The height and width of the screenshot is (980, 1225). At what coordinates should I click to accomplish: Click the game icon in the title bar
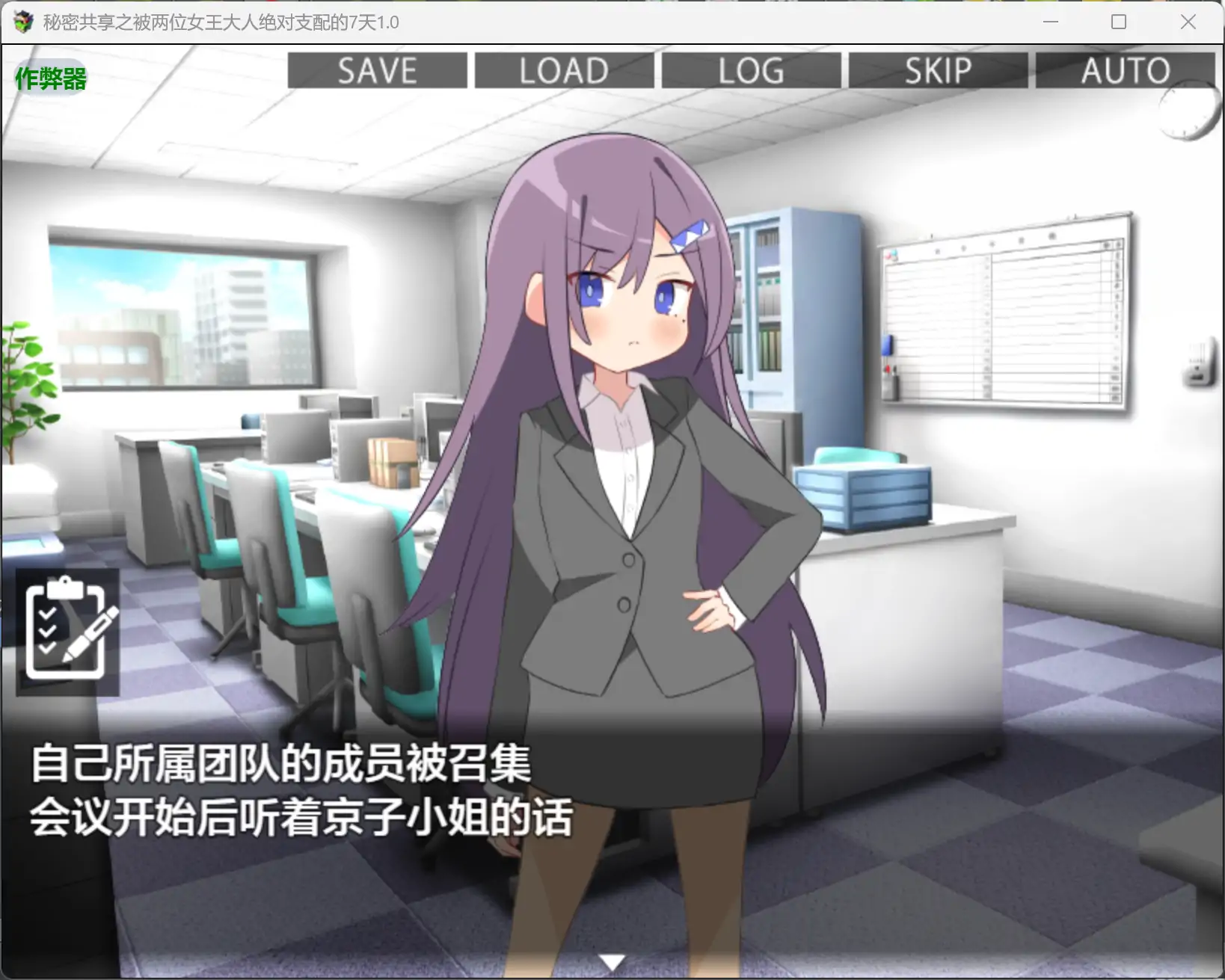pyautogui.click(x=22, y=22)
